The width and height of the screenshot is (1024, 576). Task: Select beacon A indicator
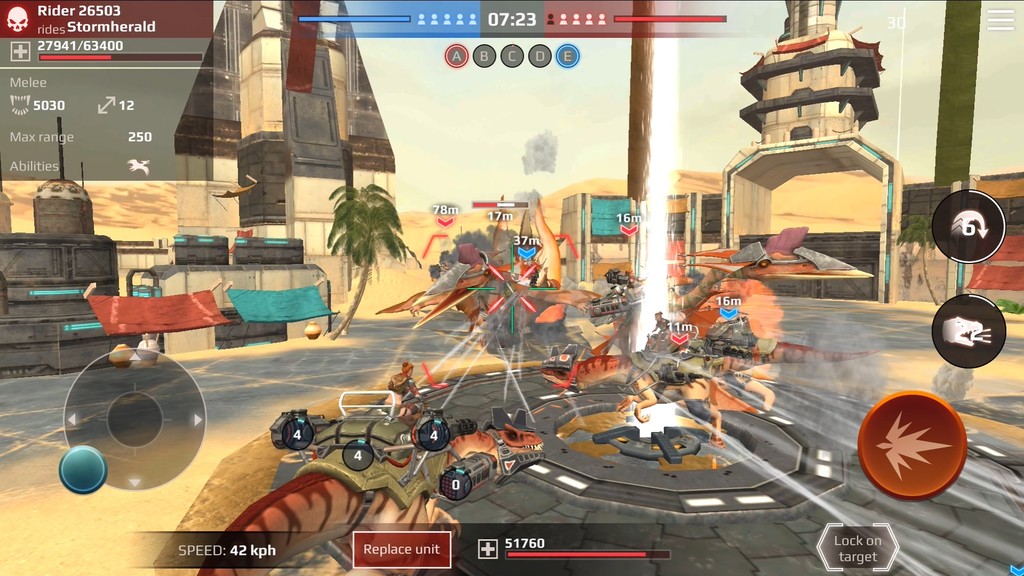pyautogui.click(x=457, y=56)
